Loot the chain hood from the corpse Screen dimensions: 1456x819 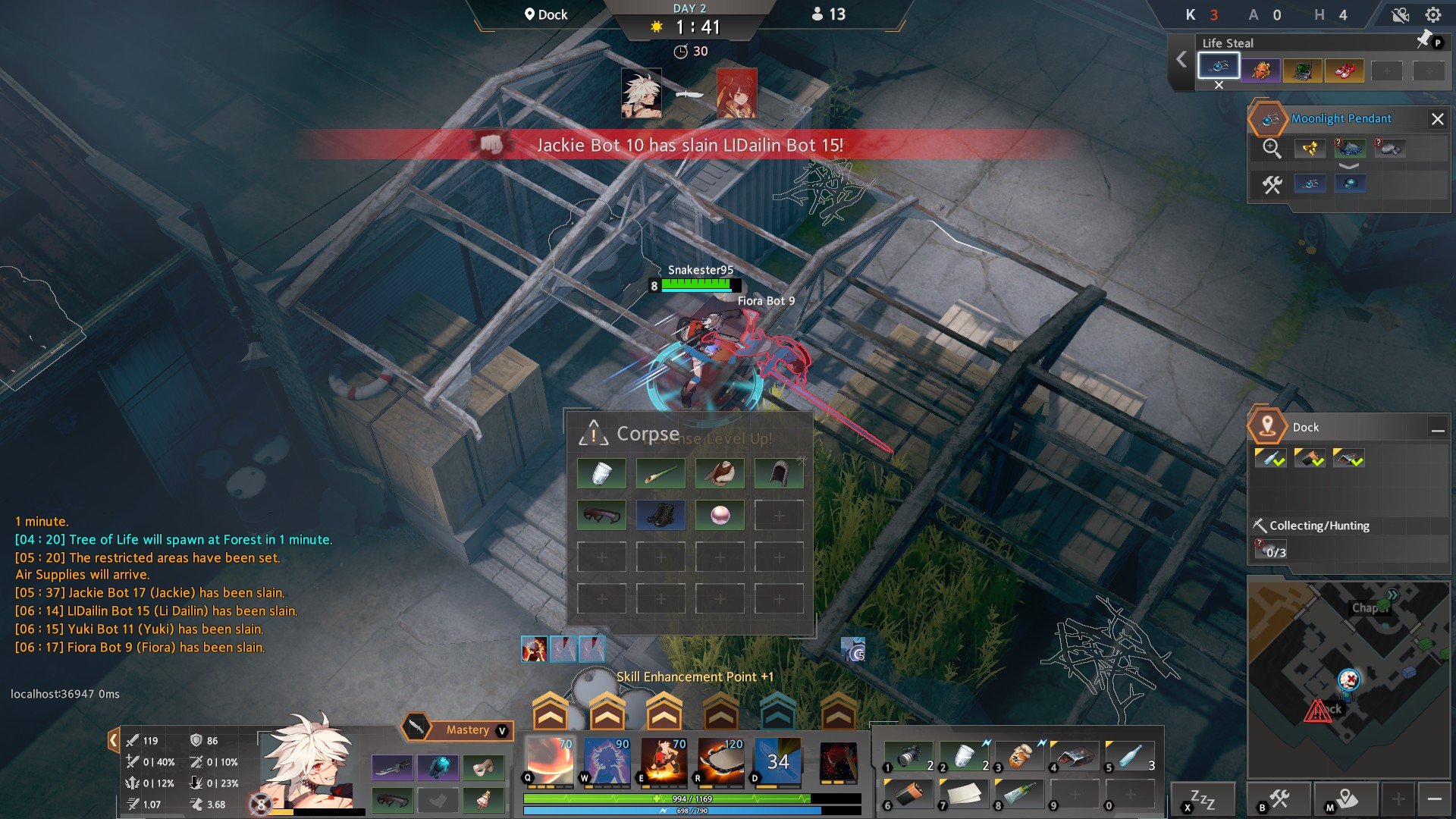pos(779,474)
